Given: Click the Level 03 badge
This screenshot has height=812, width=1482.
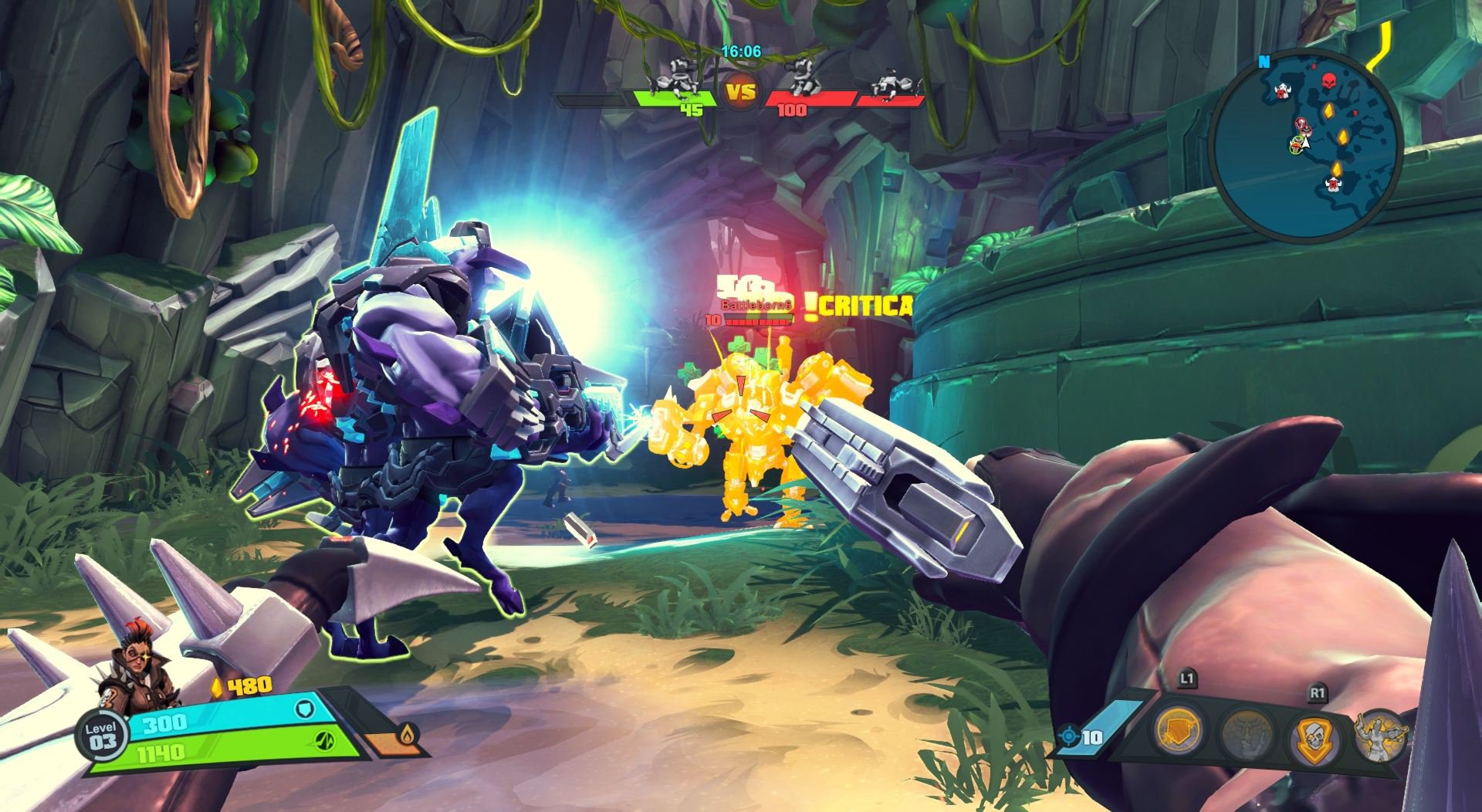Looking at the screenshot, I should point(102,736).
